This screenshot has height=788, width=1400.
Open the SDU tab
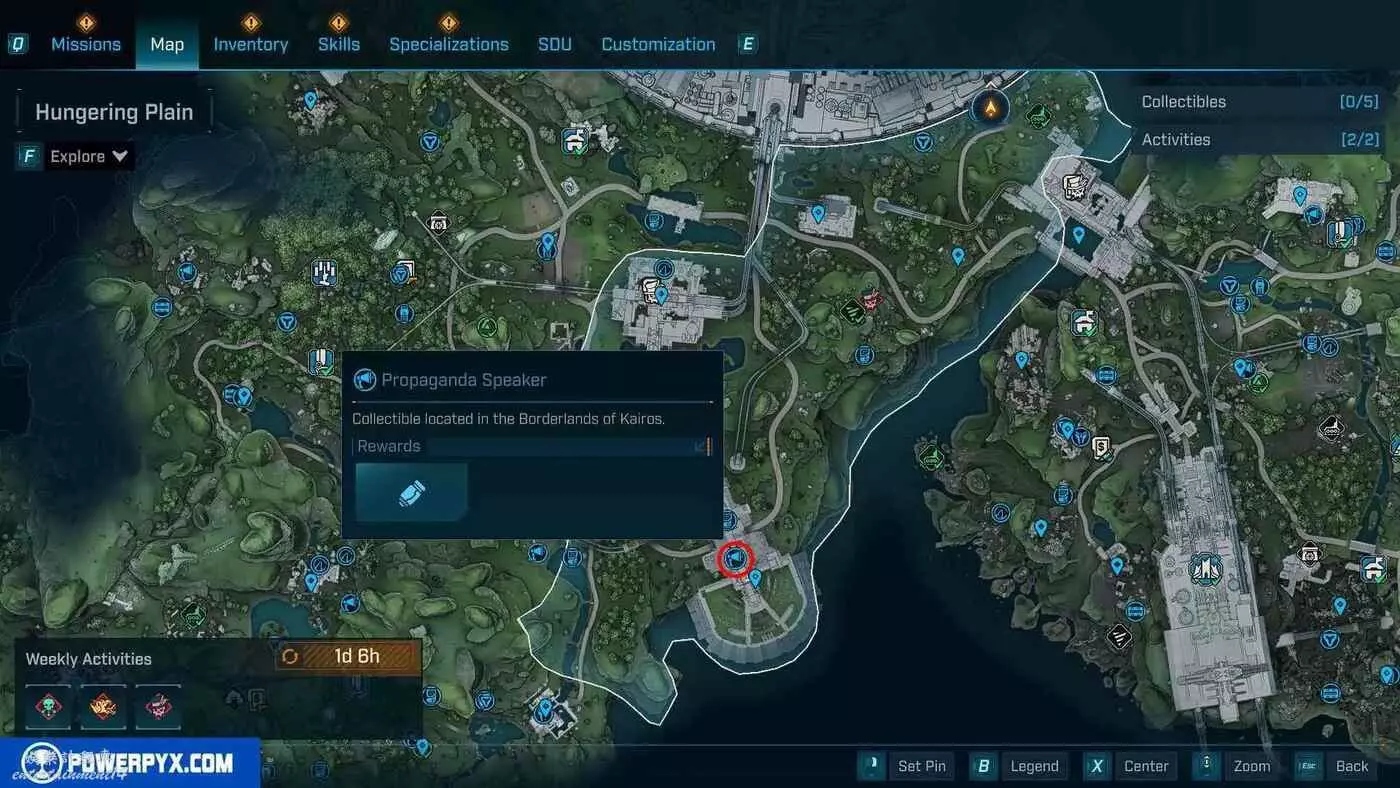click(x=555, y=44)
